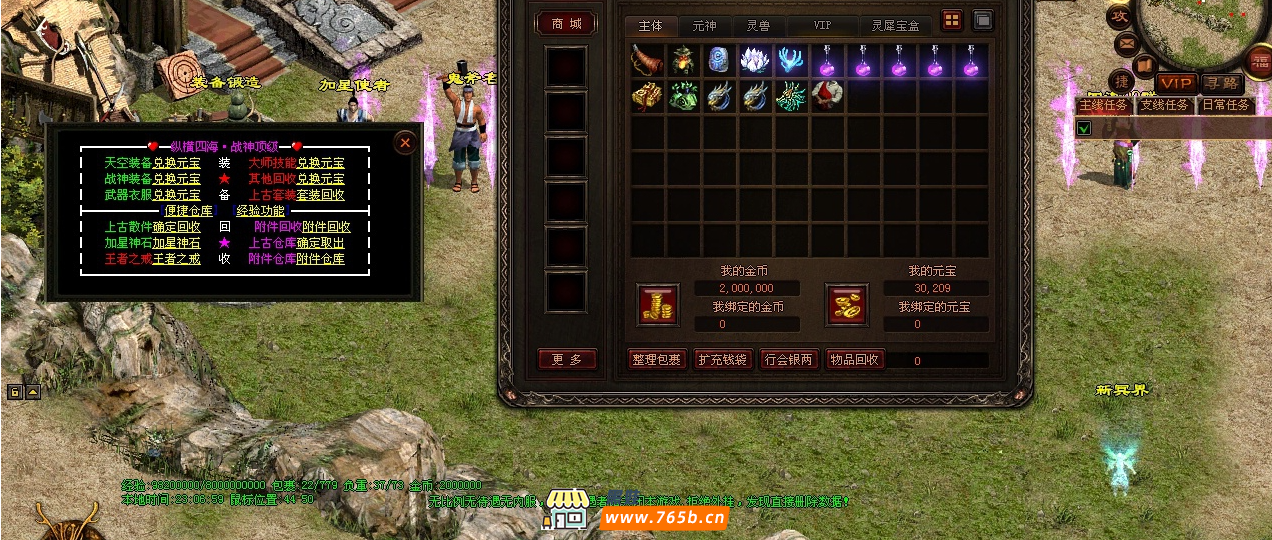Screen dimensions: 1272x540
Task: Select the red and white robe item
Action: click(826, 96)
